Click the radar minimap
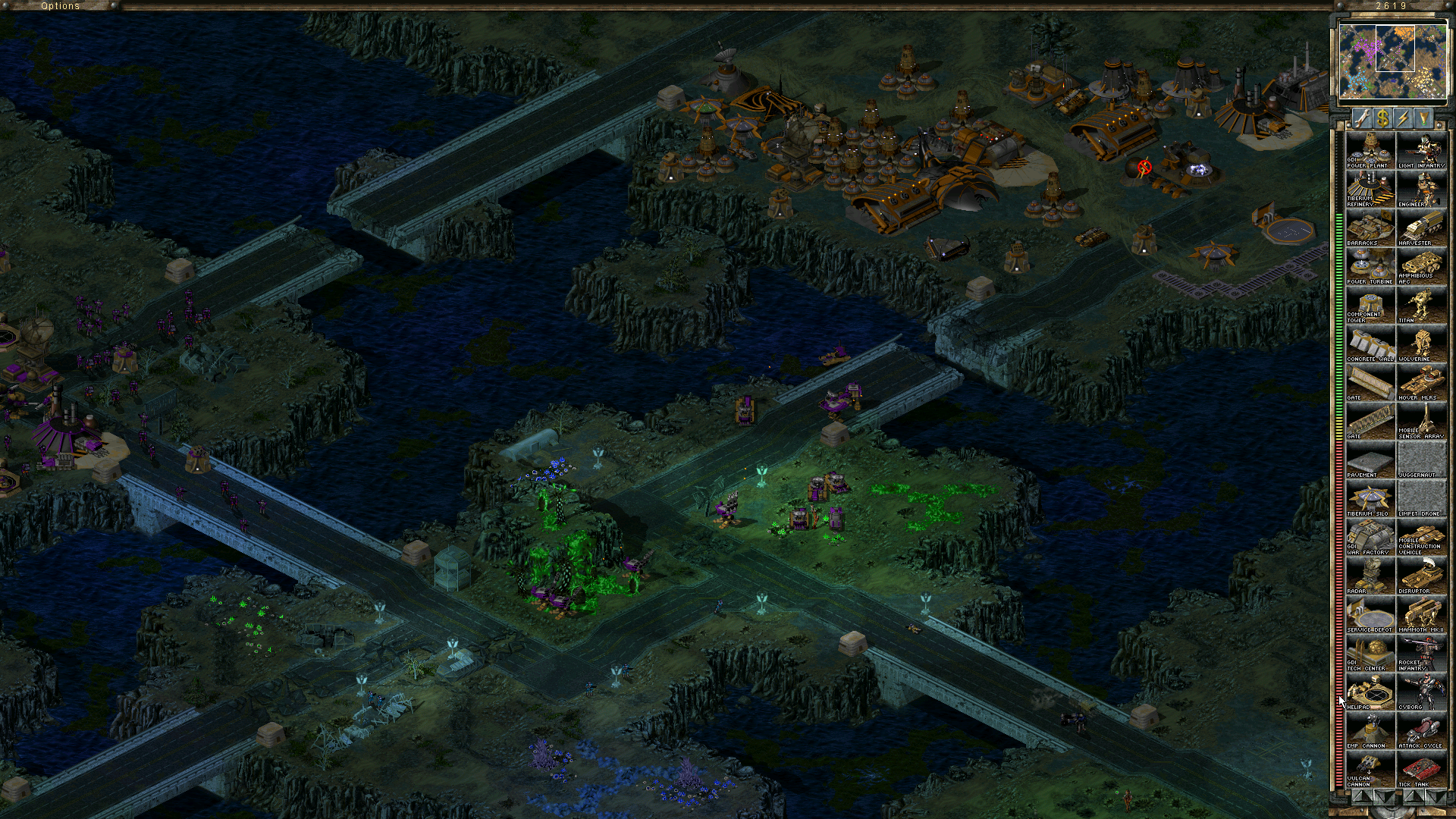The width and height of the screenshot is (1456, 819). tap(1392, 61)
